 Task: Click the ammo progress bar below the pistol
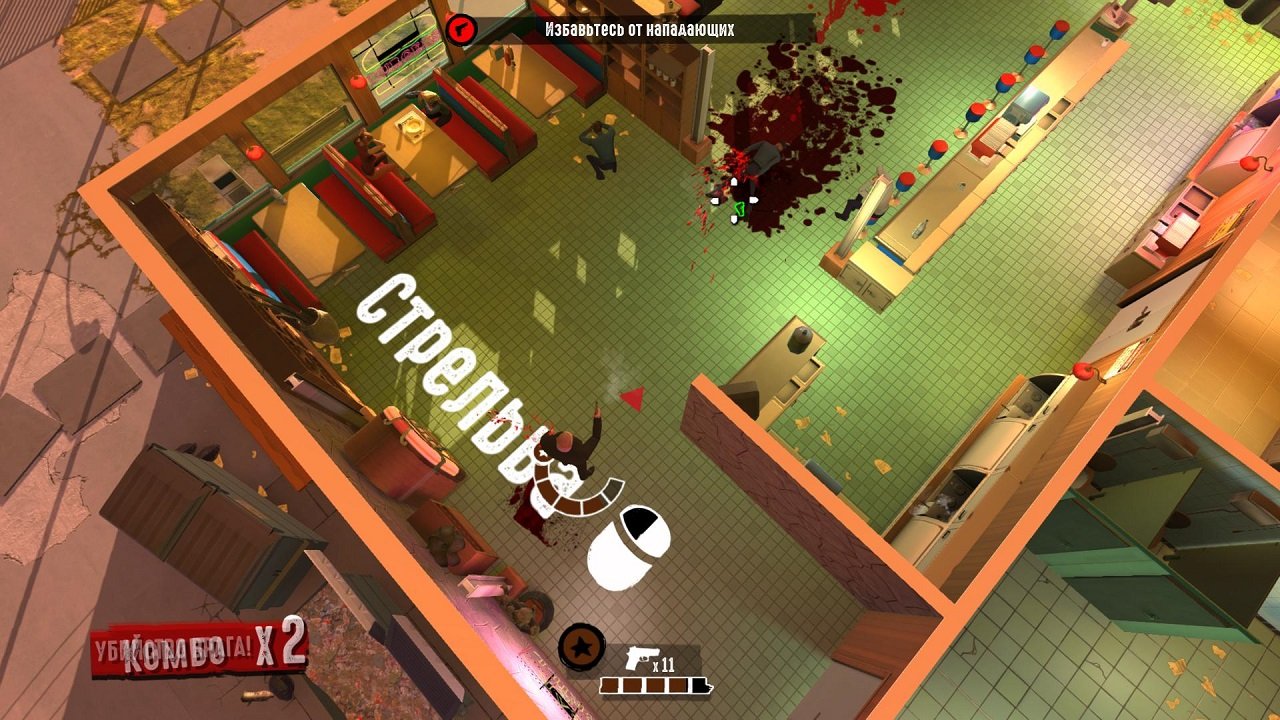656,687
